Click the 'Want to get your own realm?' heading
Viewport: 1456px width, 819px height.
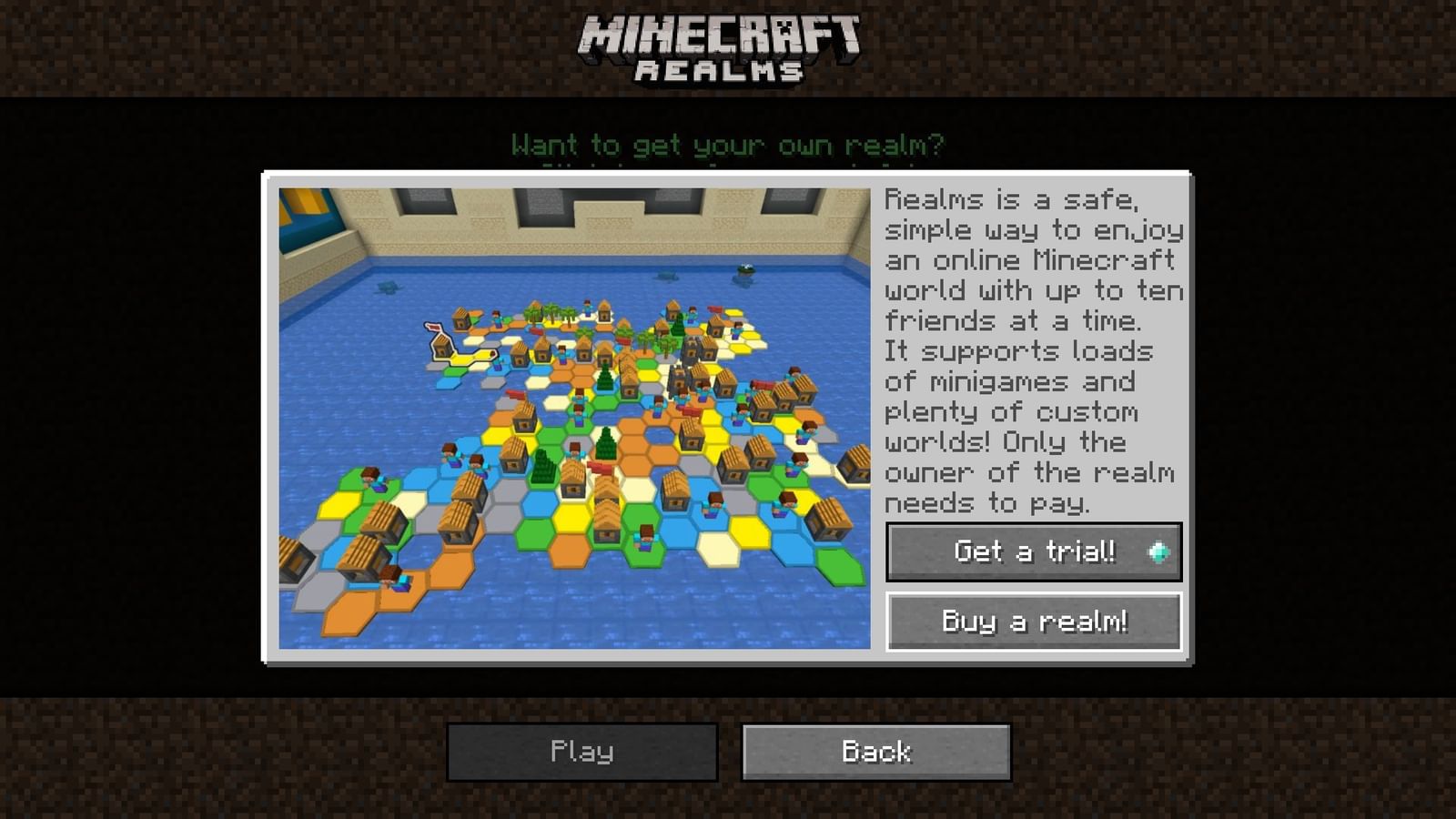pos(730,145)
